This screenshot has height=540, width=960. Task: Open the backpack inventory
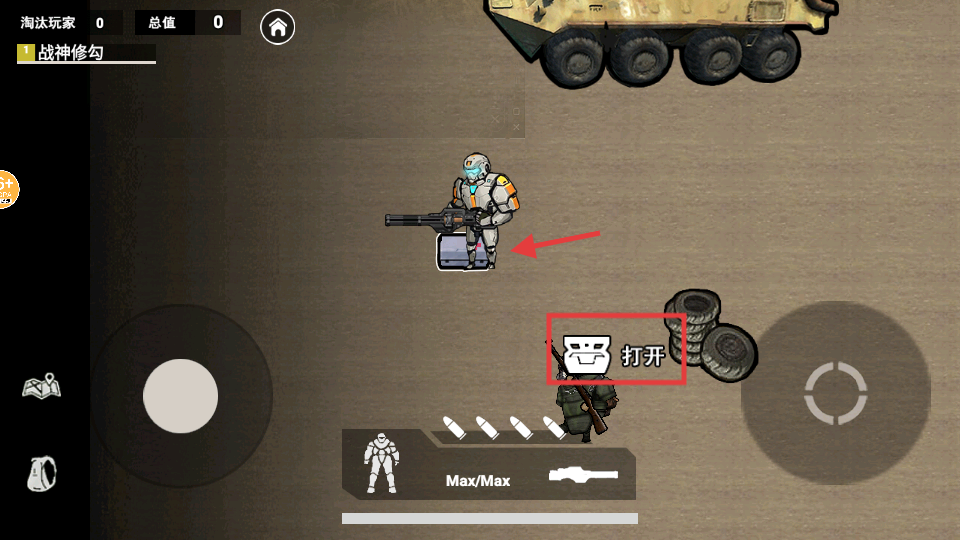click(42, 472)
